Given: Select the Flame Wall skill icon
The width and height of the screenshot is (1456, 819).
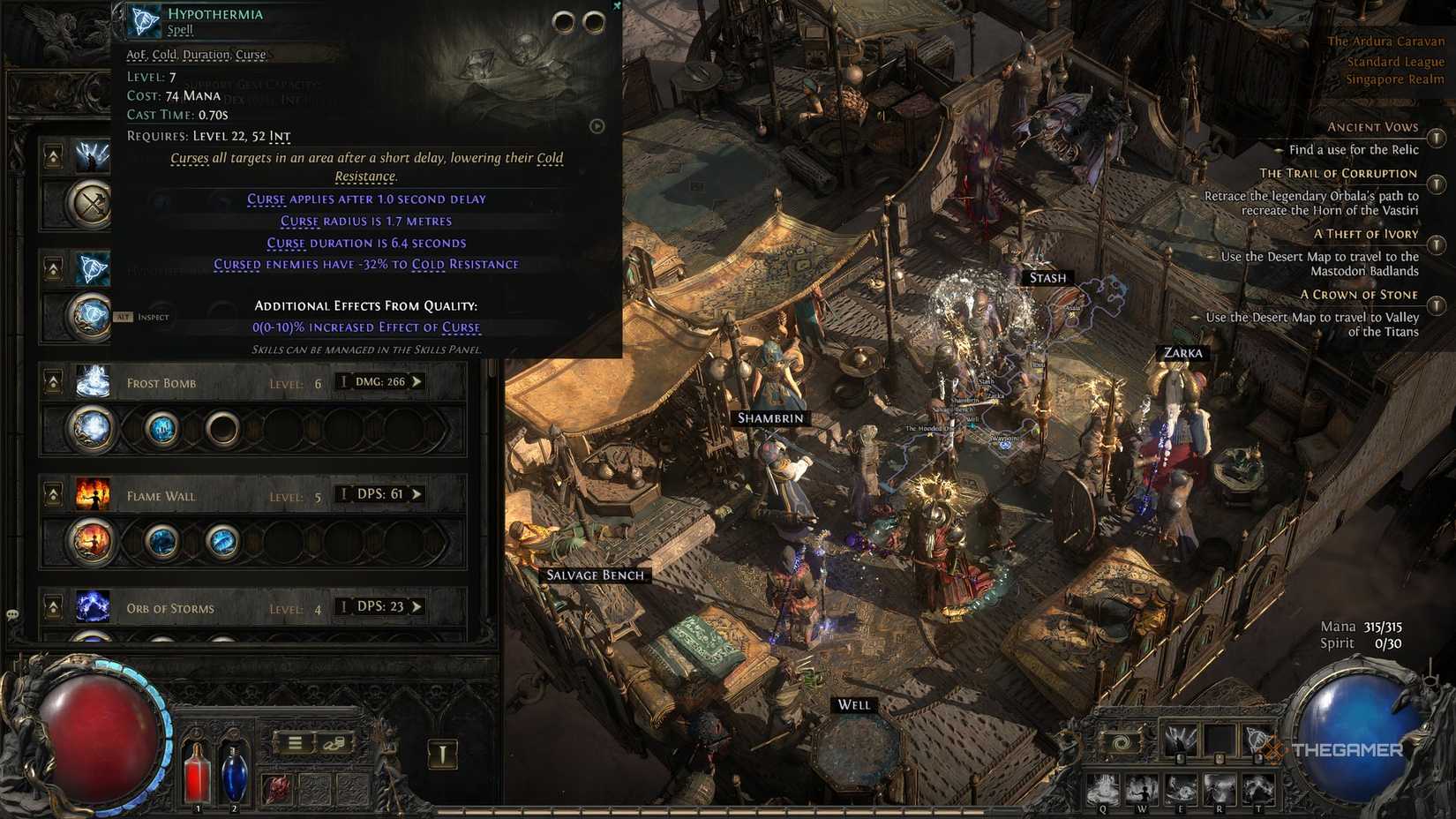Looking at the screenshot, I should 93,495.
